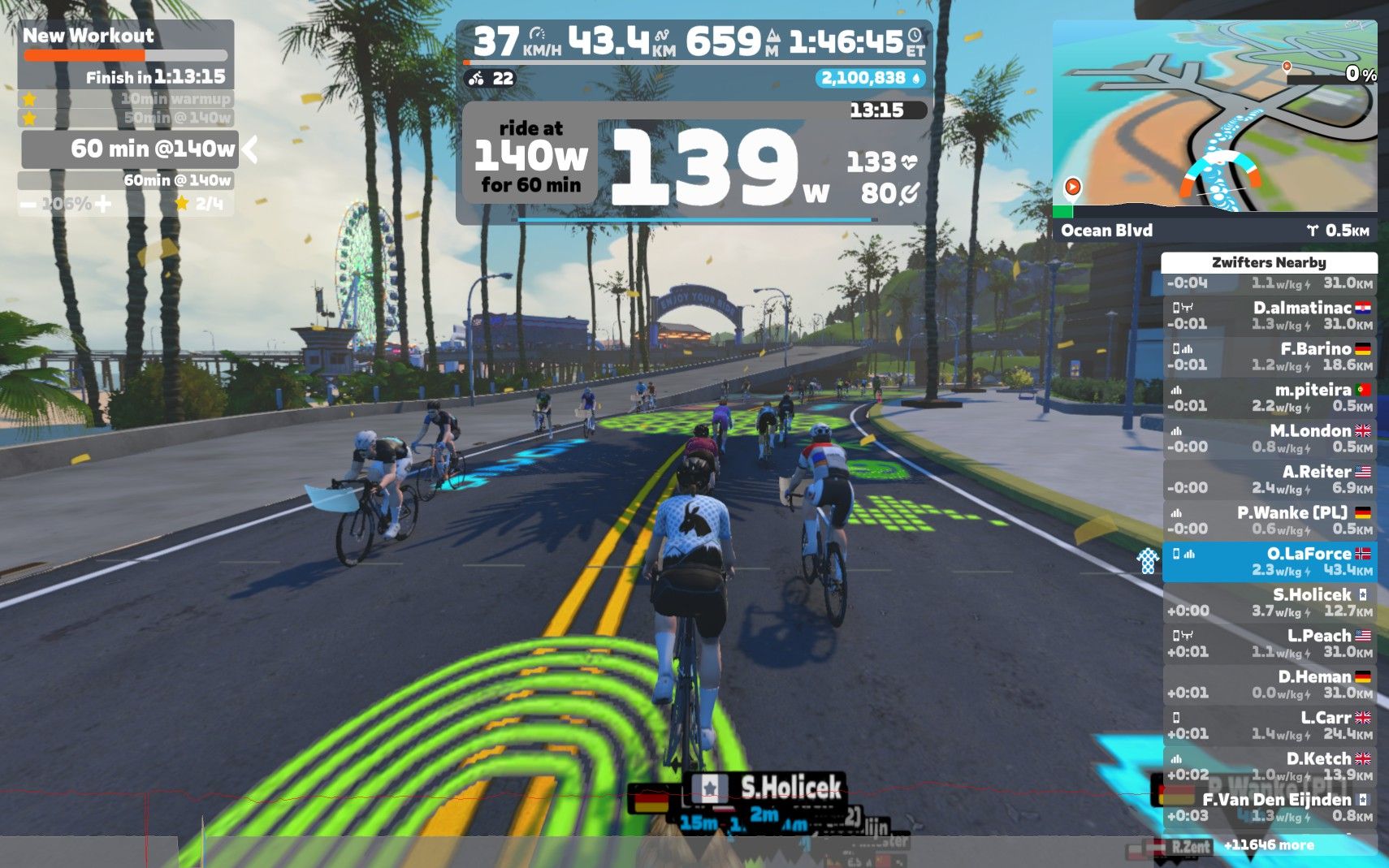
Task: Increase workout intensity with the plus button
Action: [x=103, y=204]
